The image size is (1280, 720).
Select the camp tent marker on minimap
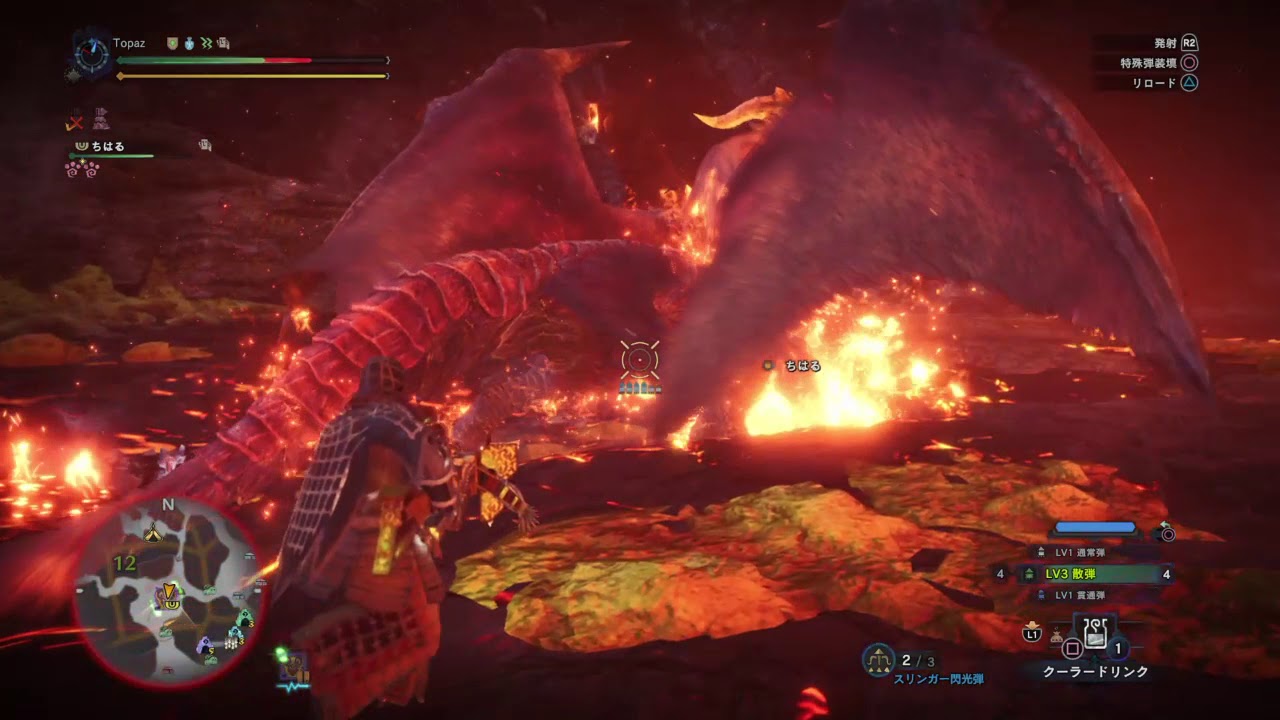(153, 530)
